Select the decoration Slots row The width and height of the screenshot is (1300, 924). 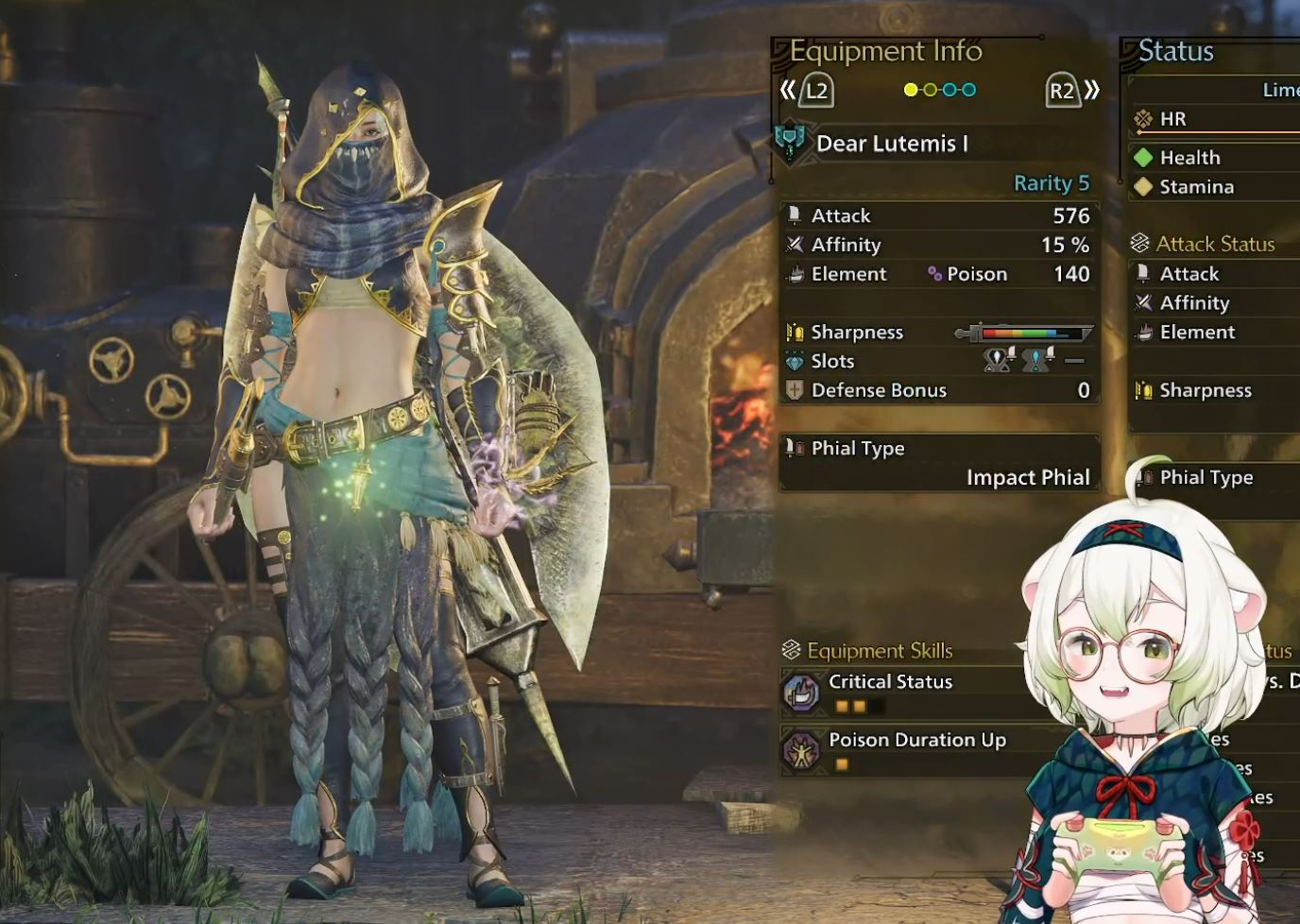pyautogui.click(x=939, y=361)
